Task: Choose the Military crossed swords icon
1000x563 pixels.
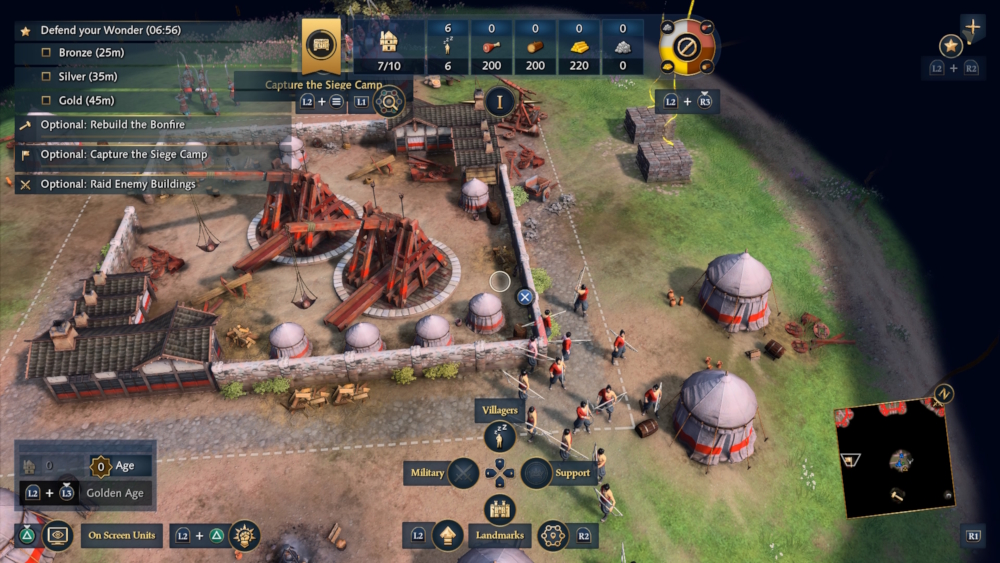Action: pos(464,473)
